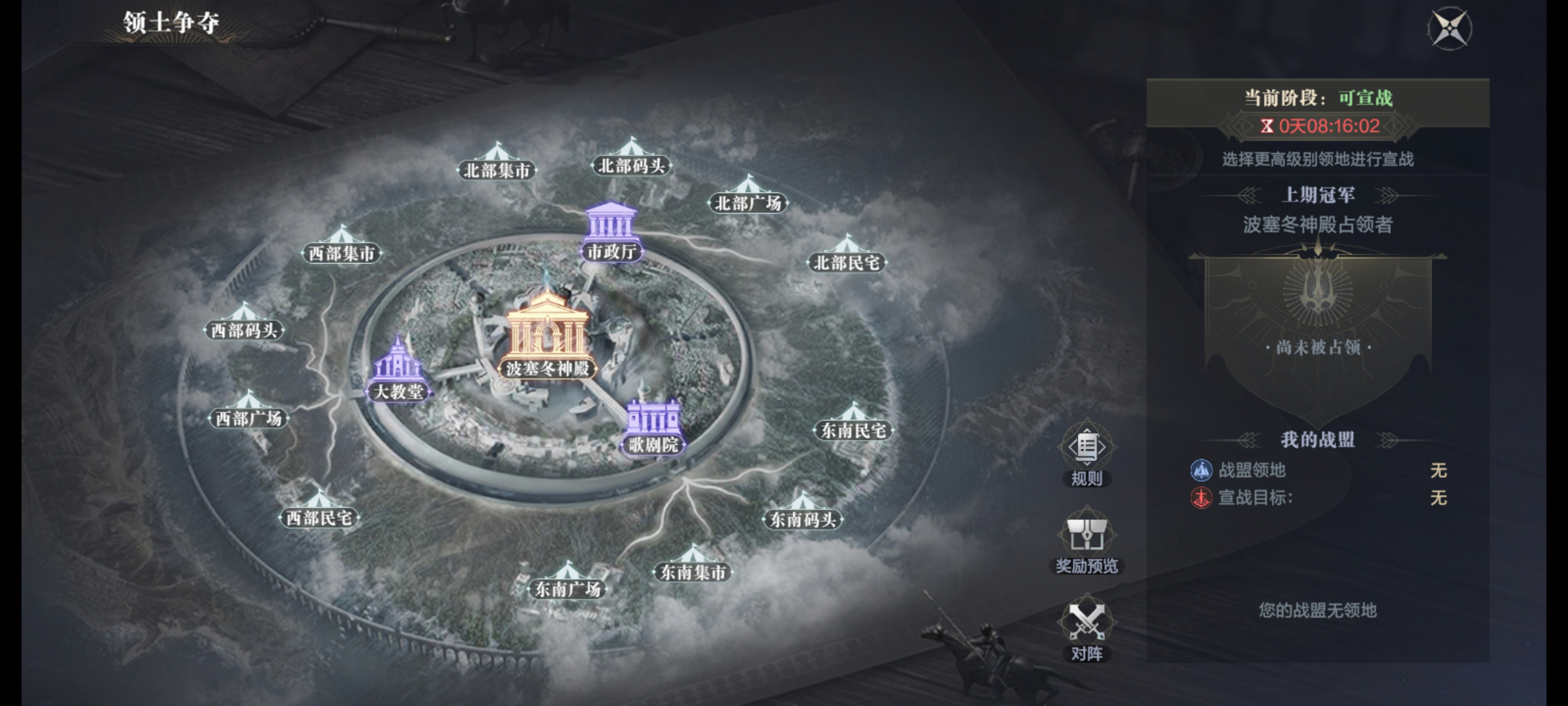This screenshot has height=706, width=1568.
Task: Close the territory war screen
Action: [x=1449, y=29]
